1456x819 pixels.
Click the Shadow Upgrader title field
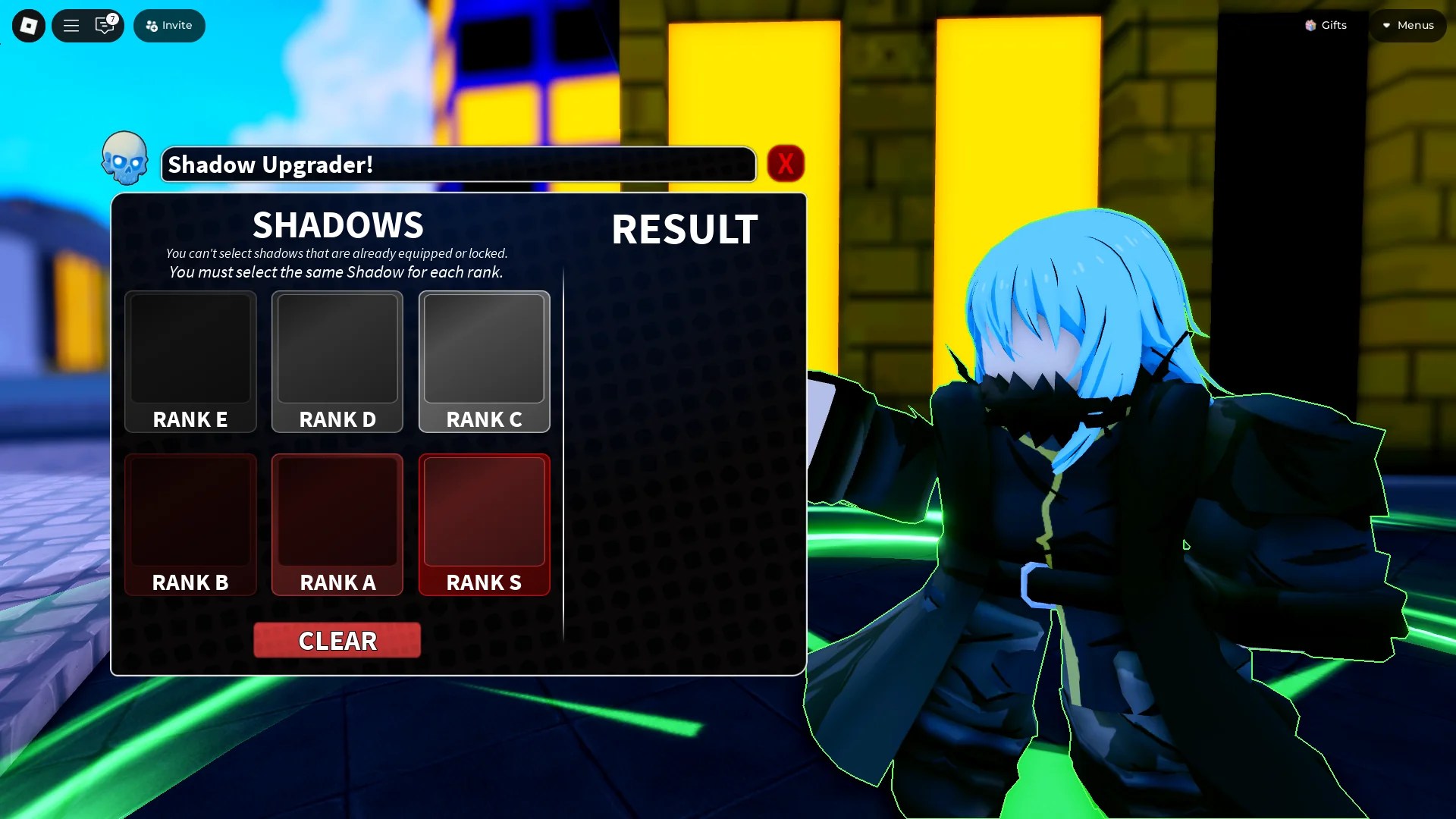pyautogui.click(x=458, y=165)
